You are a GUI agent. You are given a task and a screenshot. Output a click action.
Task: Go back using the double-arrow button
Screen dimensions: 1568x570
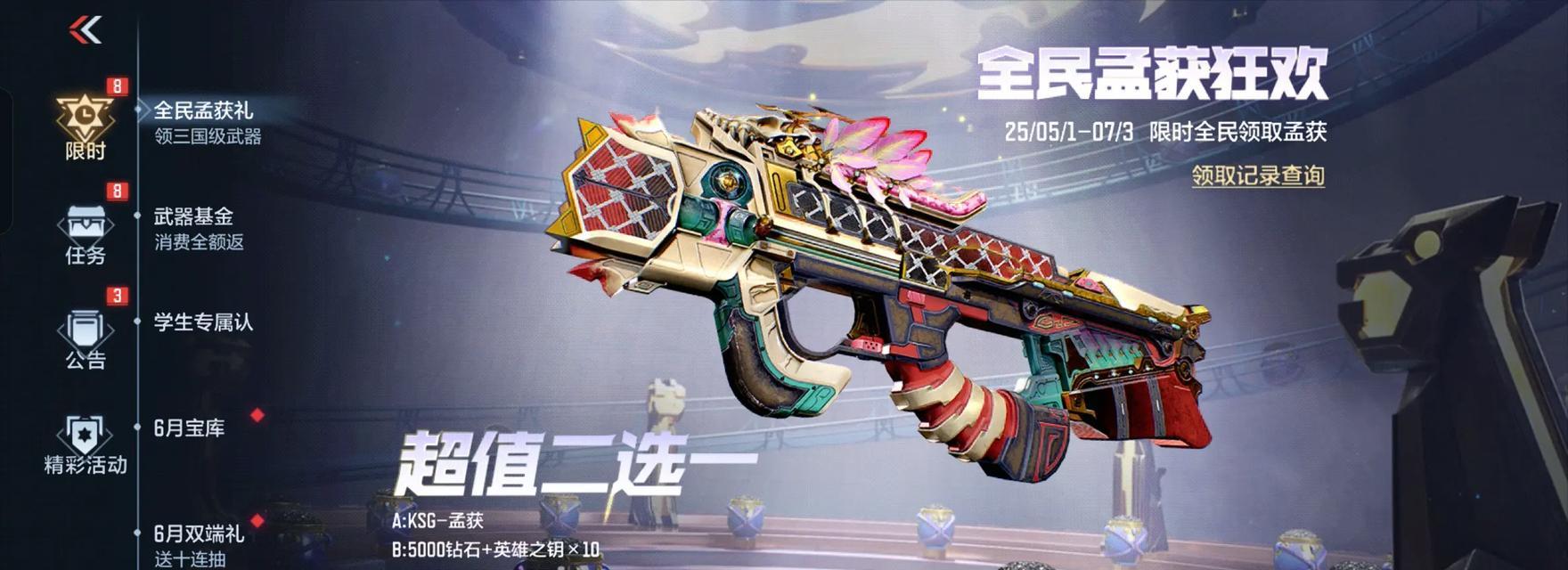[86, 30]
